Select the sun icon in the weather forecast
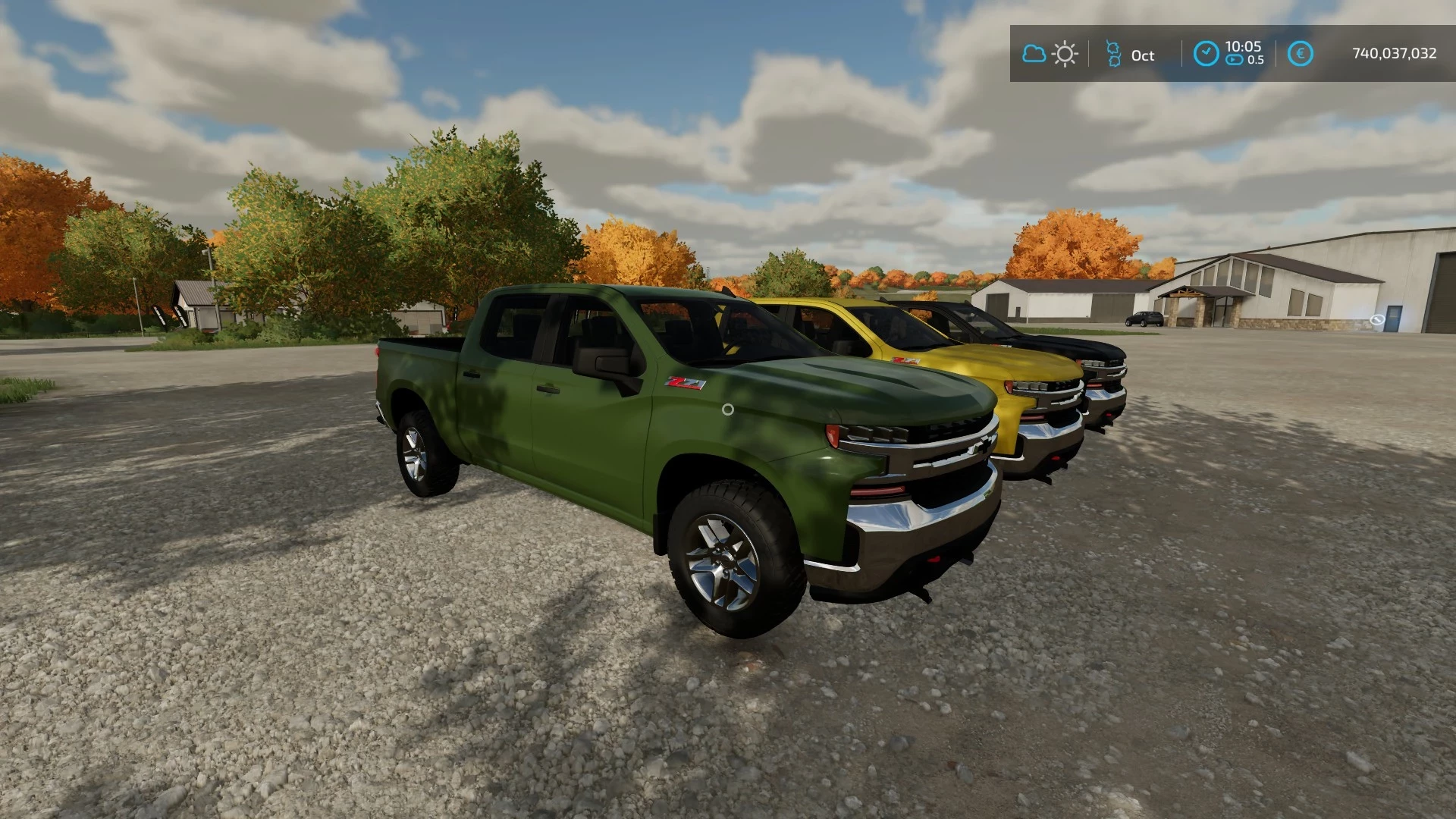This screenshot has width=1456, height=819. click(1065, 53)
